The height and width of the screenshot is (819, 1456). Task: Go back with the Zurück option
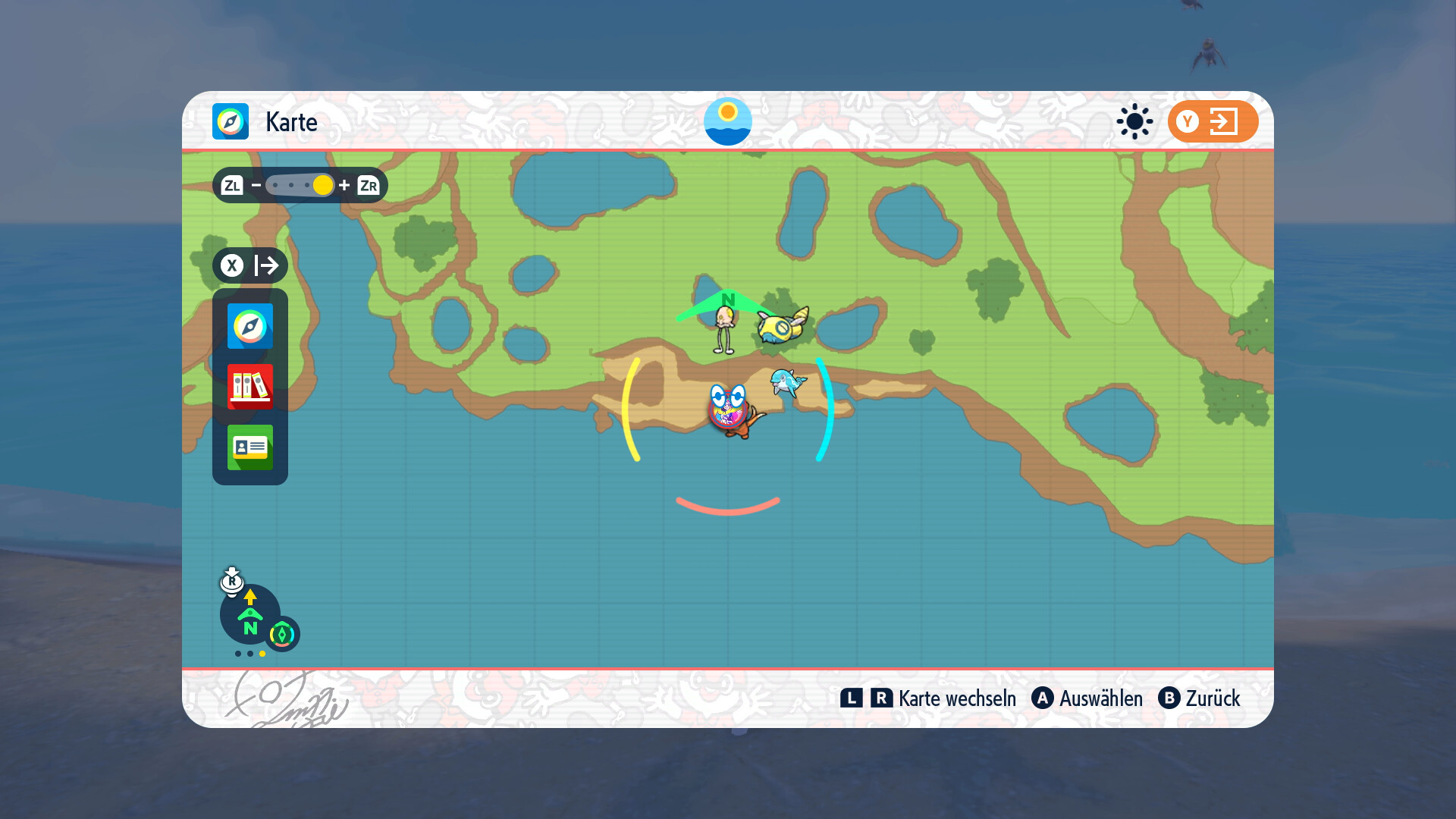pyautogui.click(x=1199, y=698)
